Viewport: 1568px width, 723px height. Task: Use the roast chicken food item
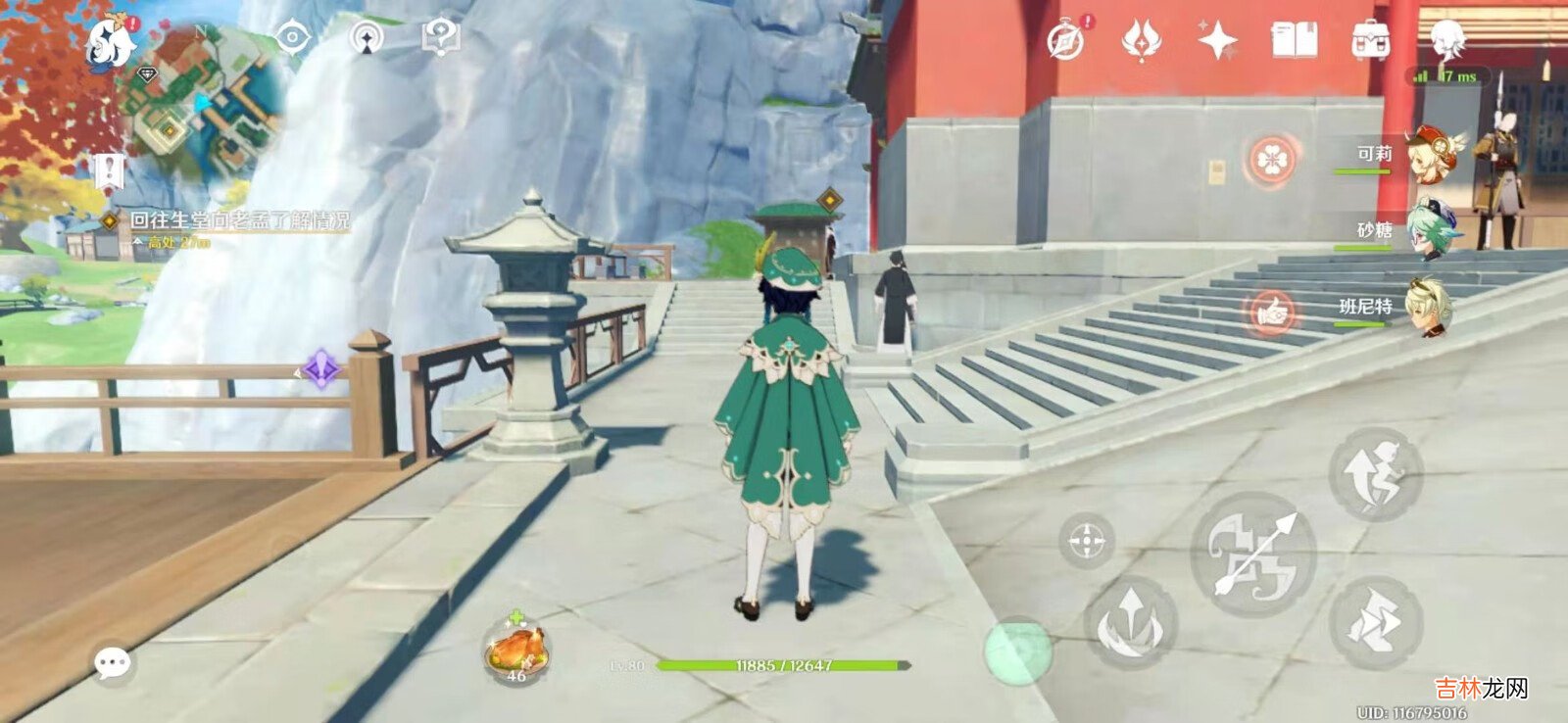tap(515, 649)
